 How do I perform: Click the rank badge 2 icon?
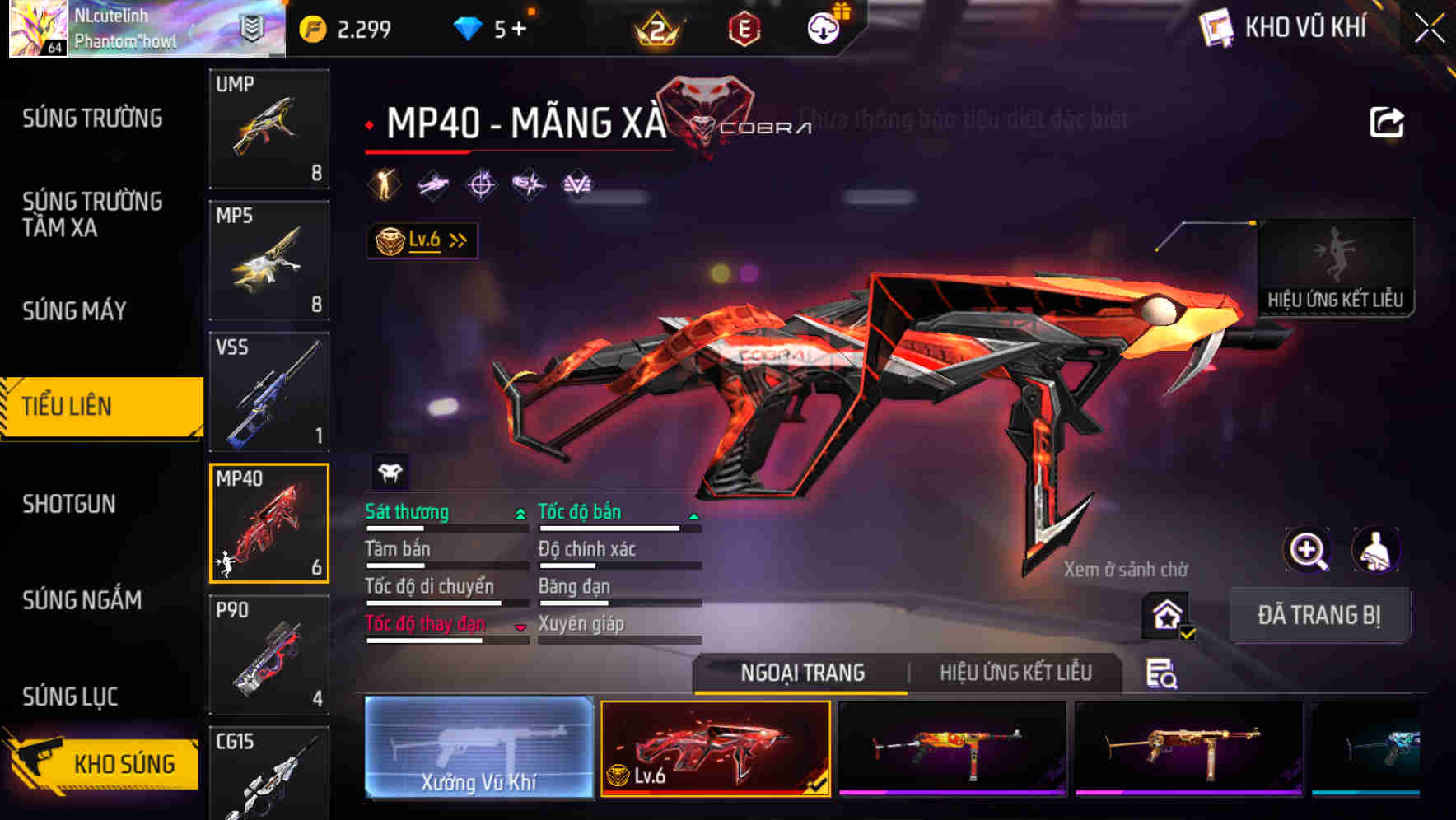point(658,30)
